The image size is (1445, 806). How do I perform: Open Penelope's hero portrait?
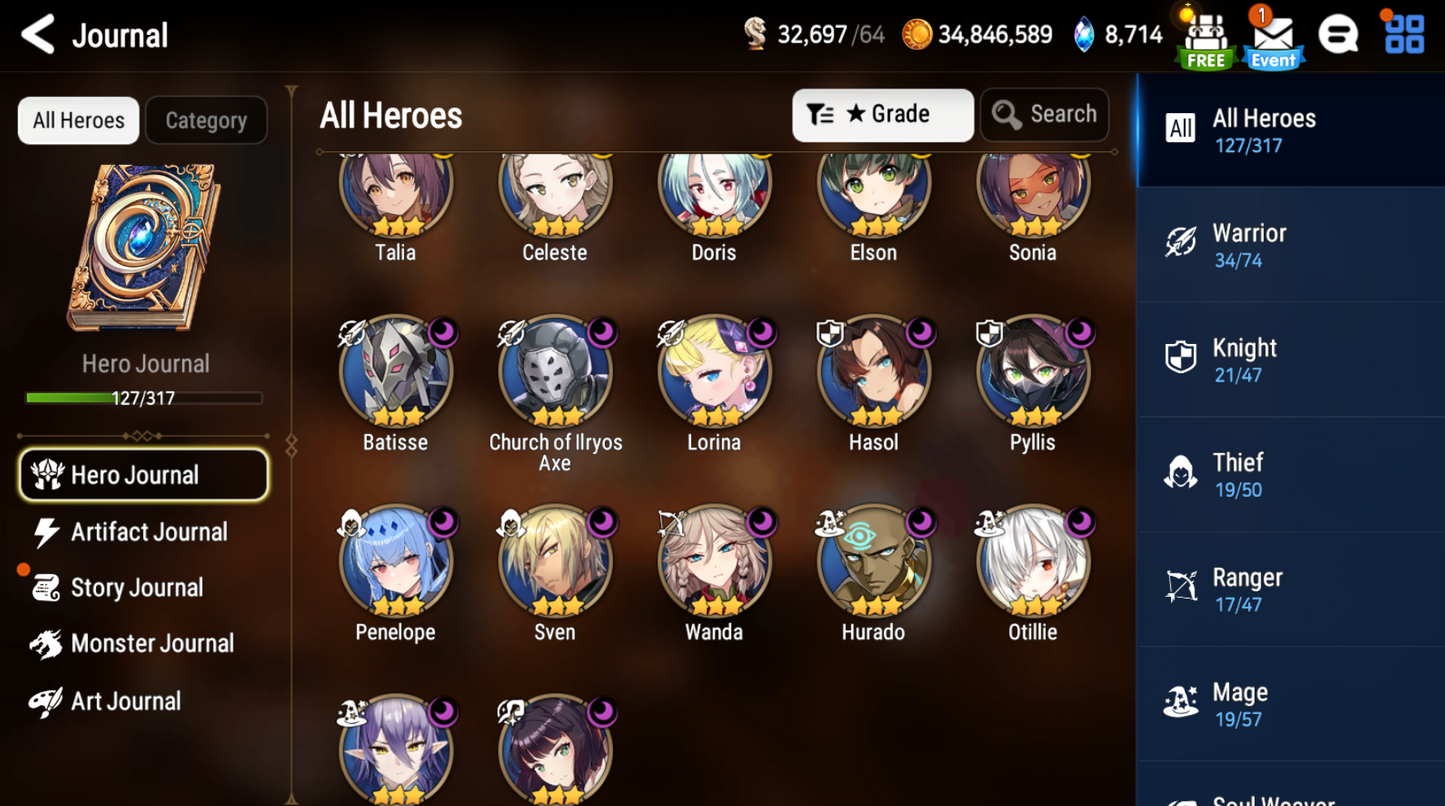(x=396, y=560)
